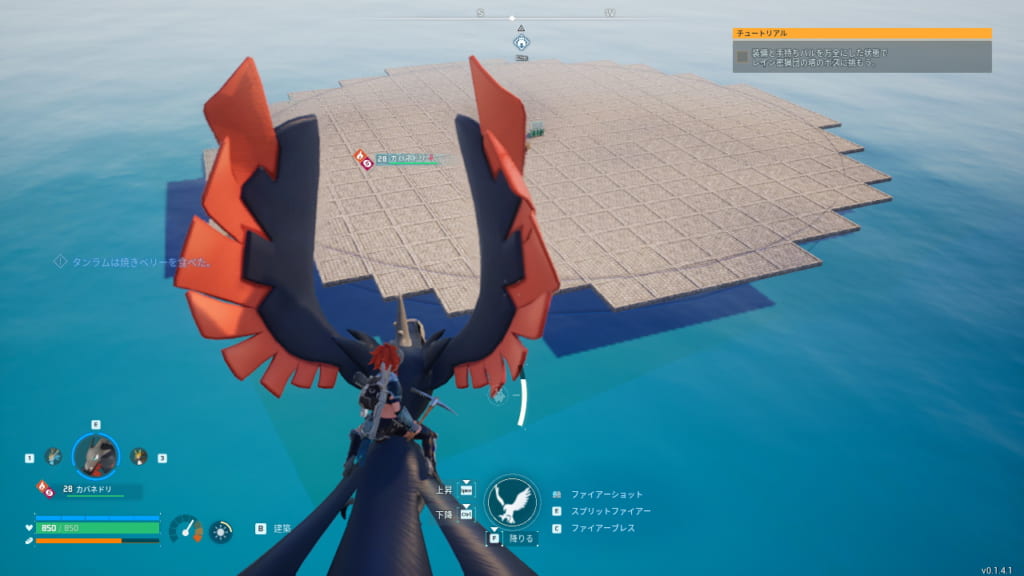
Task: Open the チュートリアル objective tracker
Action: click(x=861, y=33)
